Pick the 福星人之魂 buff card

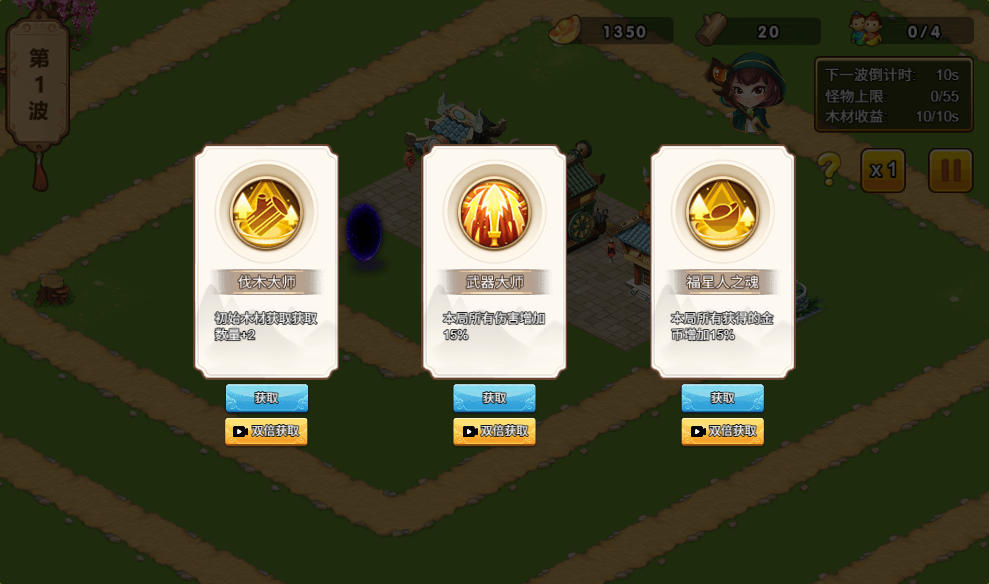coord(722,262)
